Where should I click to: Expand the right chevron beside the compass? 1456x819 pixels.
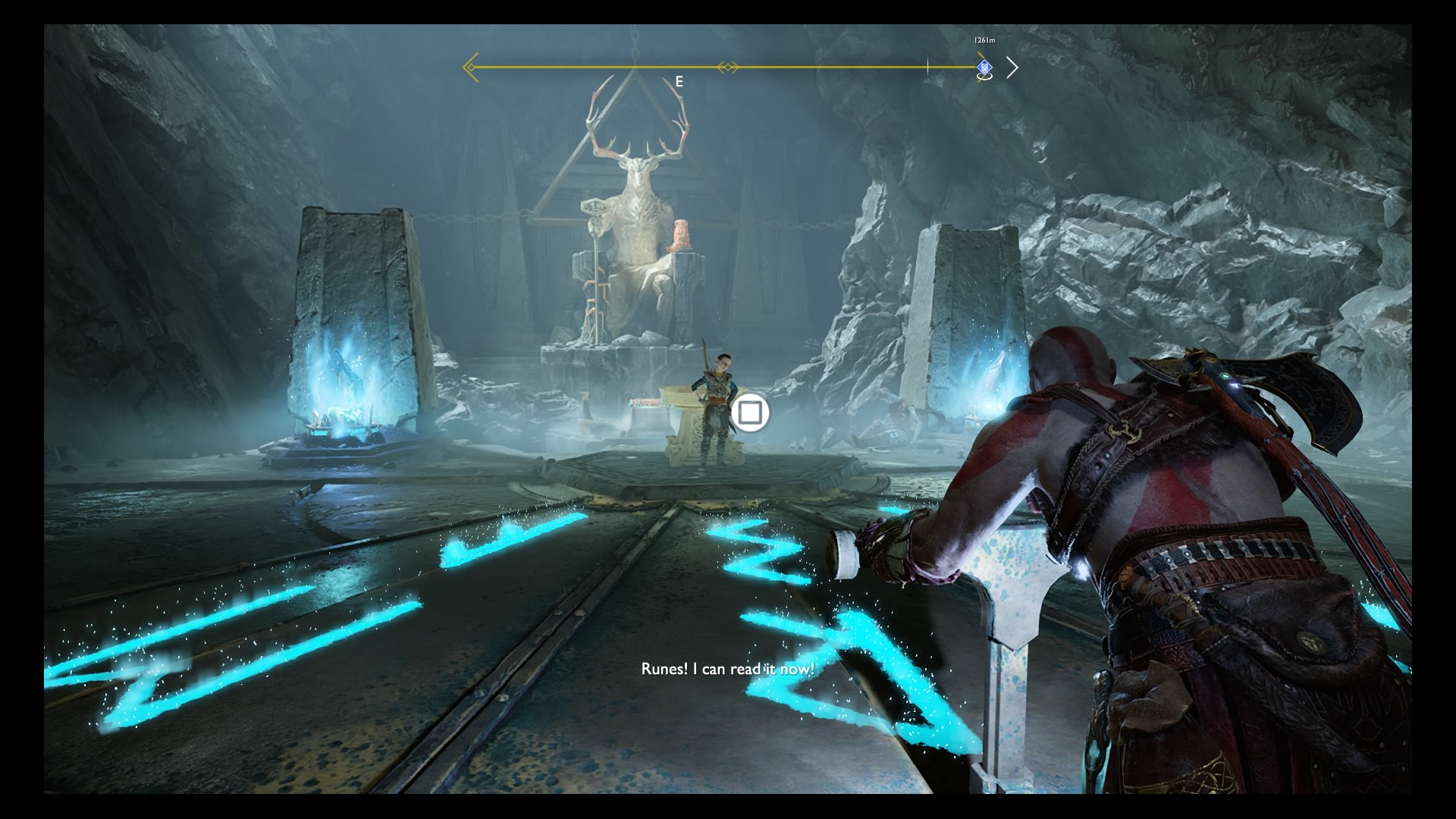[x=1013, y=67]
